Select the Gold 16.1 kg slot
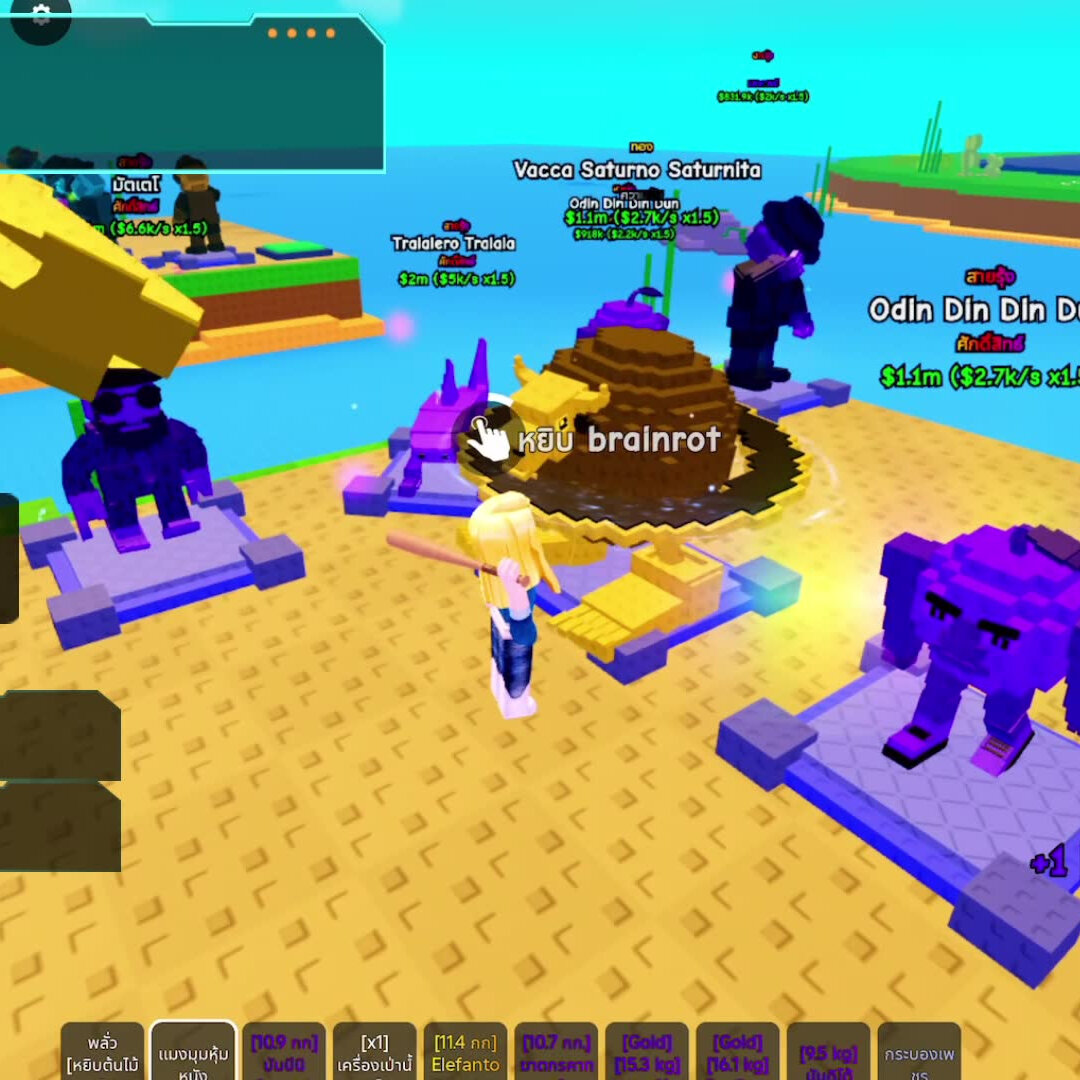This screenshot has height=1080, width=1080. pyautogui.click(x=737, y=1052)
